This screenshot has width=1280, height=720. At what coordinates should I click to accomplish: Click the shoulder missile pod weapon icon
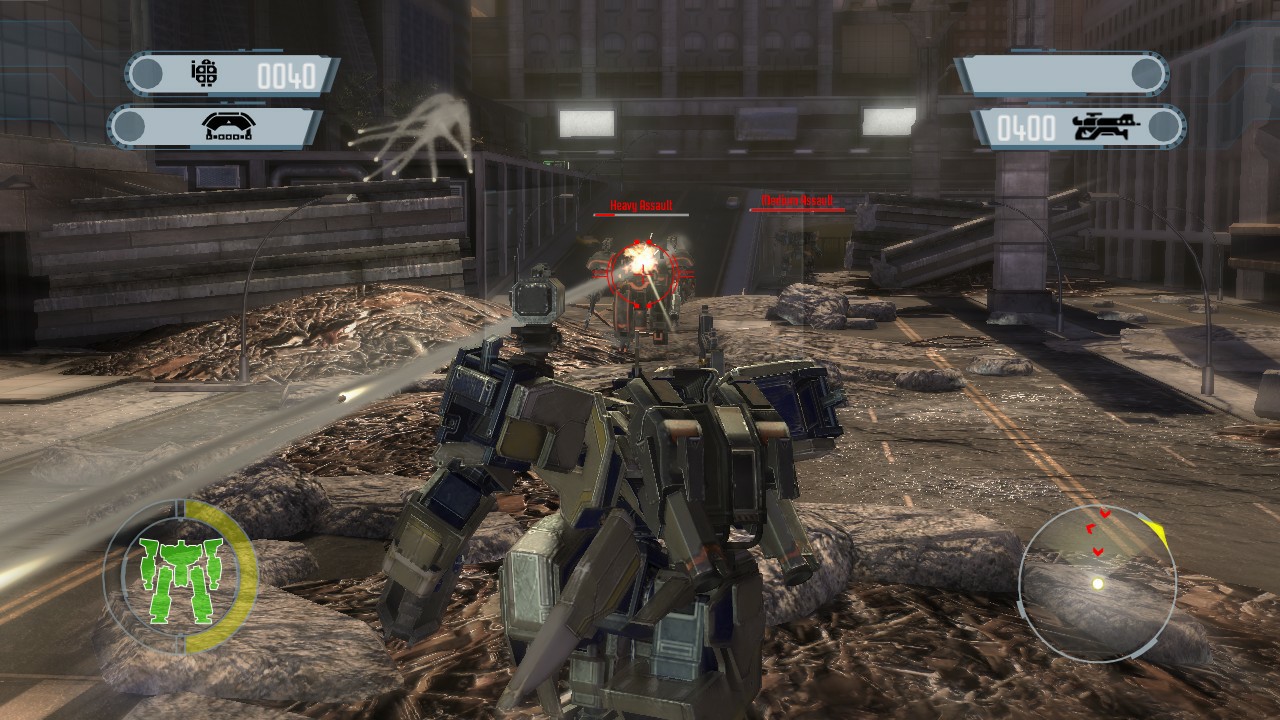pos(228,126)
